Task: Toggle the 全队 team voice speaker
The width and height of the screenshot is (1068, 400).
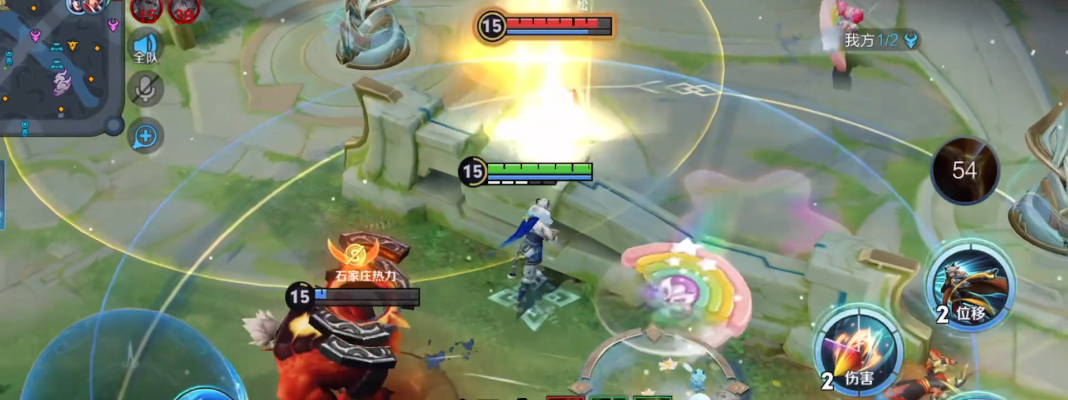Action: click(x=146, y=49)
